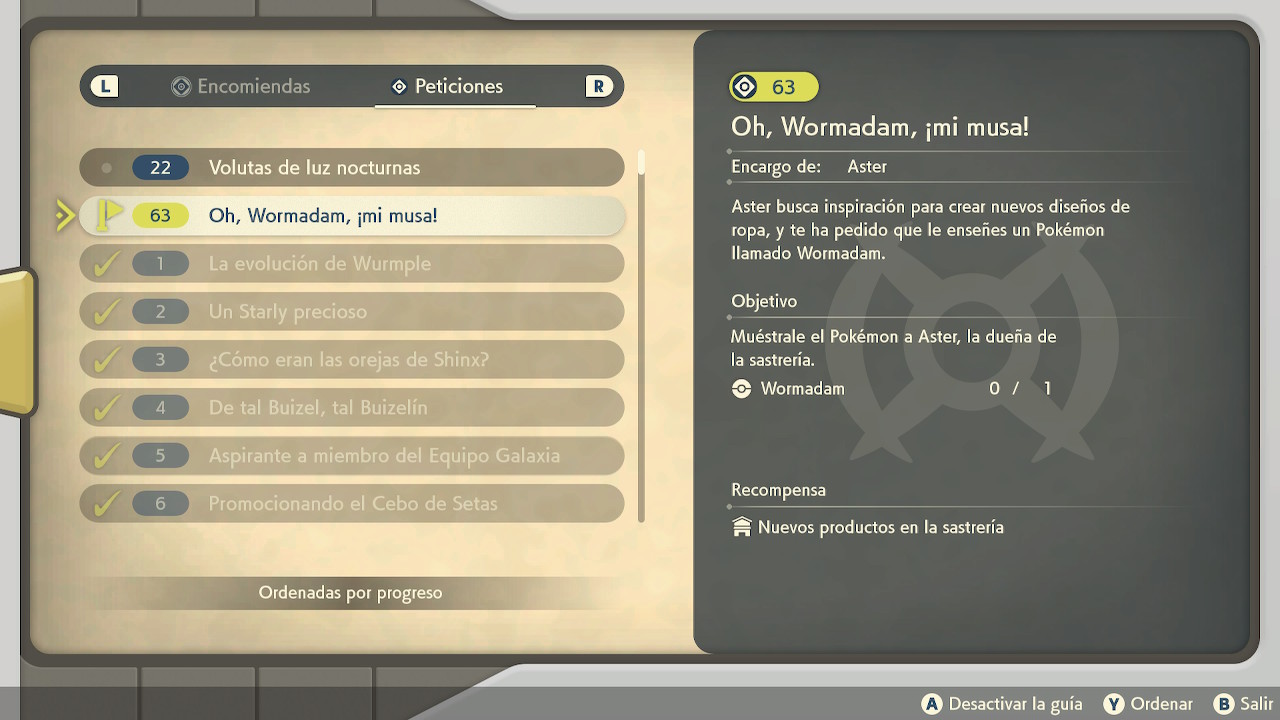Open ¿Cómo eran las orejas de Shinx?
This screenshot has width=1280, height=720.
pos(351,360)
